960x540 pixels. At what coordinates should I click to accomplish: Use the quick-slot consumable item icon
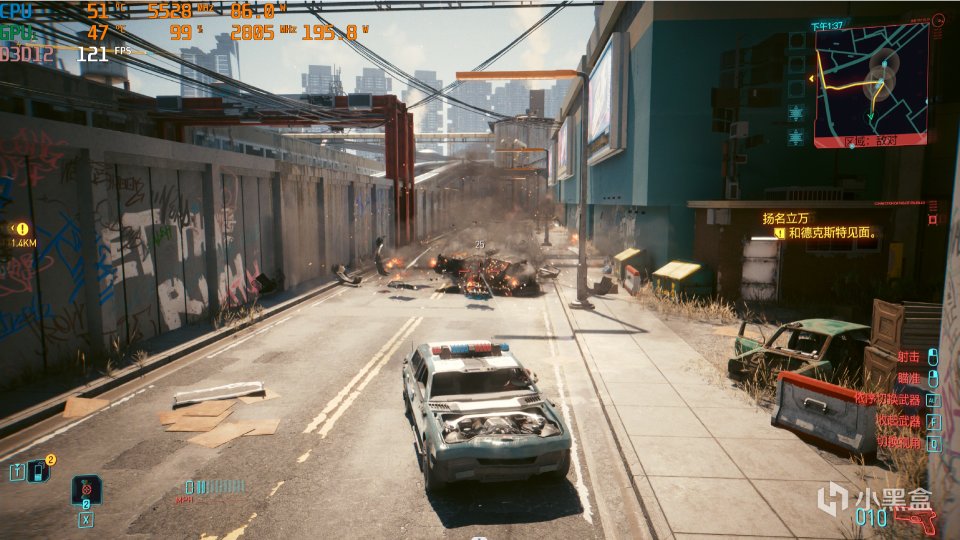coord(86,490)
